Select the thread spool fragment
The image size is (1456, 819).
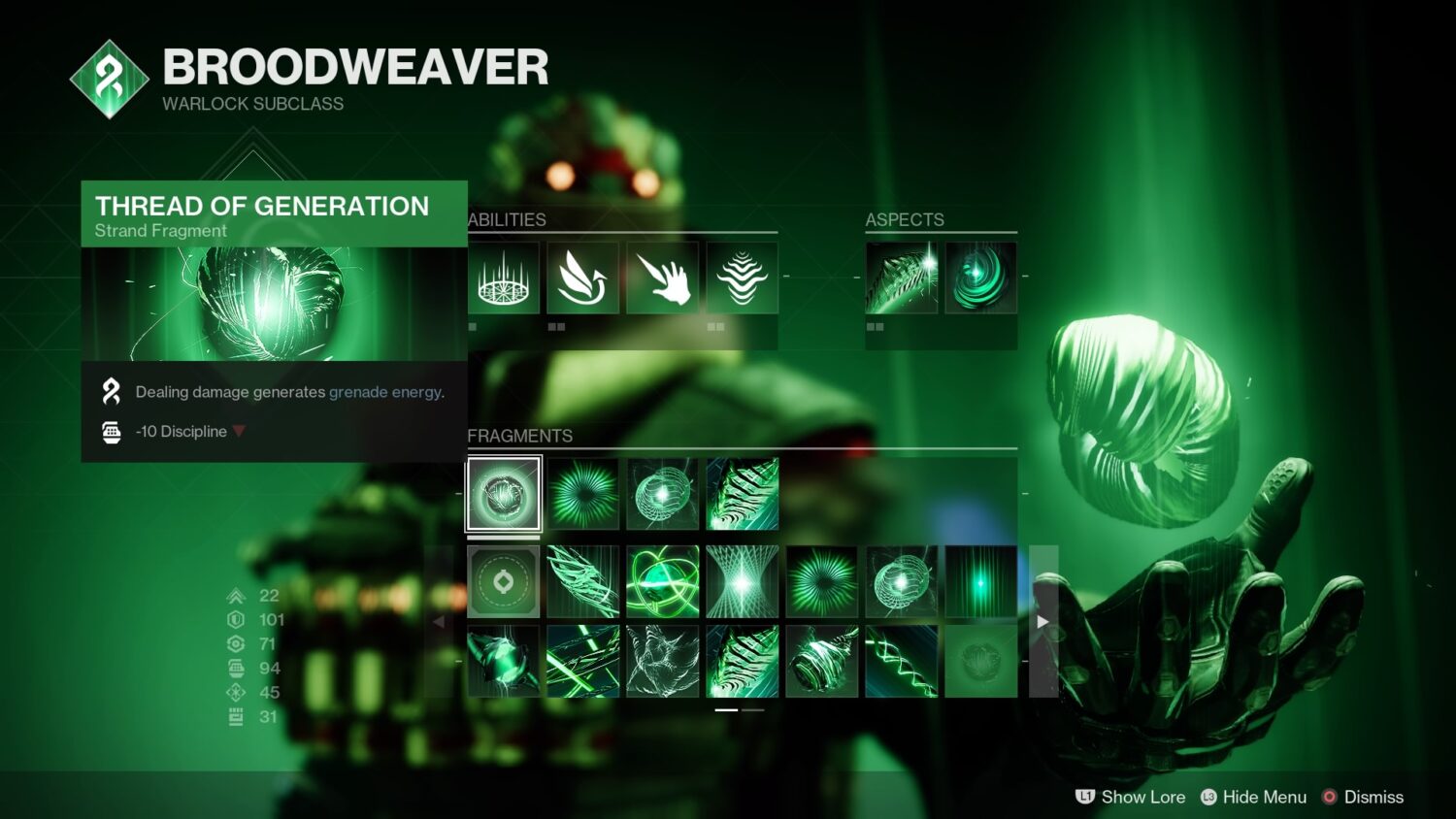[821, 661]
